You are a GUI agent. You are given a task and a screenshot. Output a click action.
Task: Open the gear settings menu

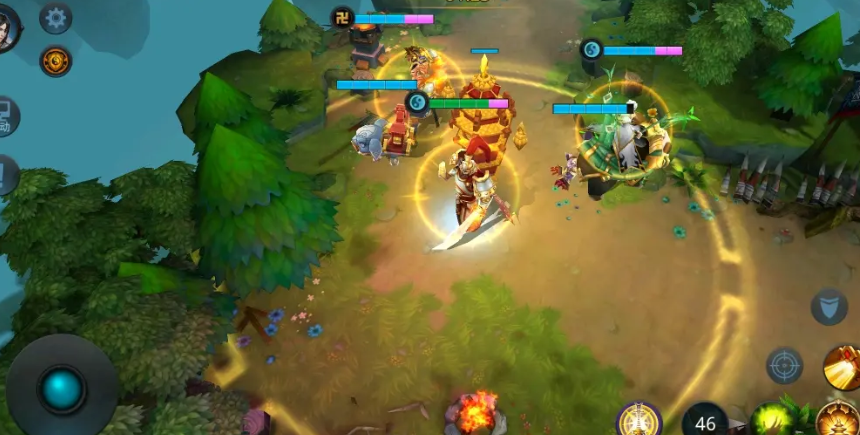(55, 17)
